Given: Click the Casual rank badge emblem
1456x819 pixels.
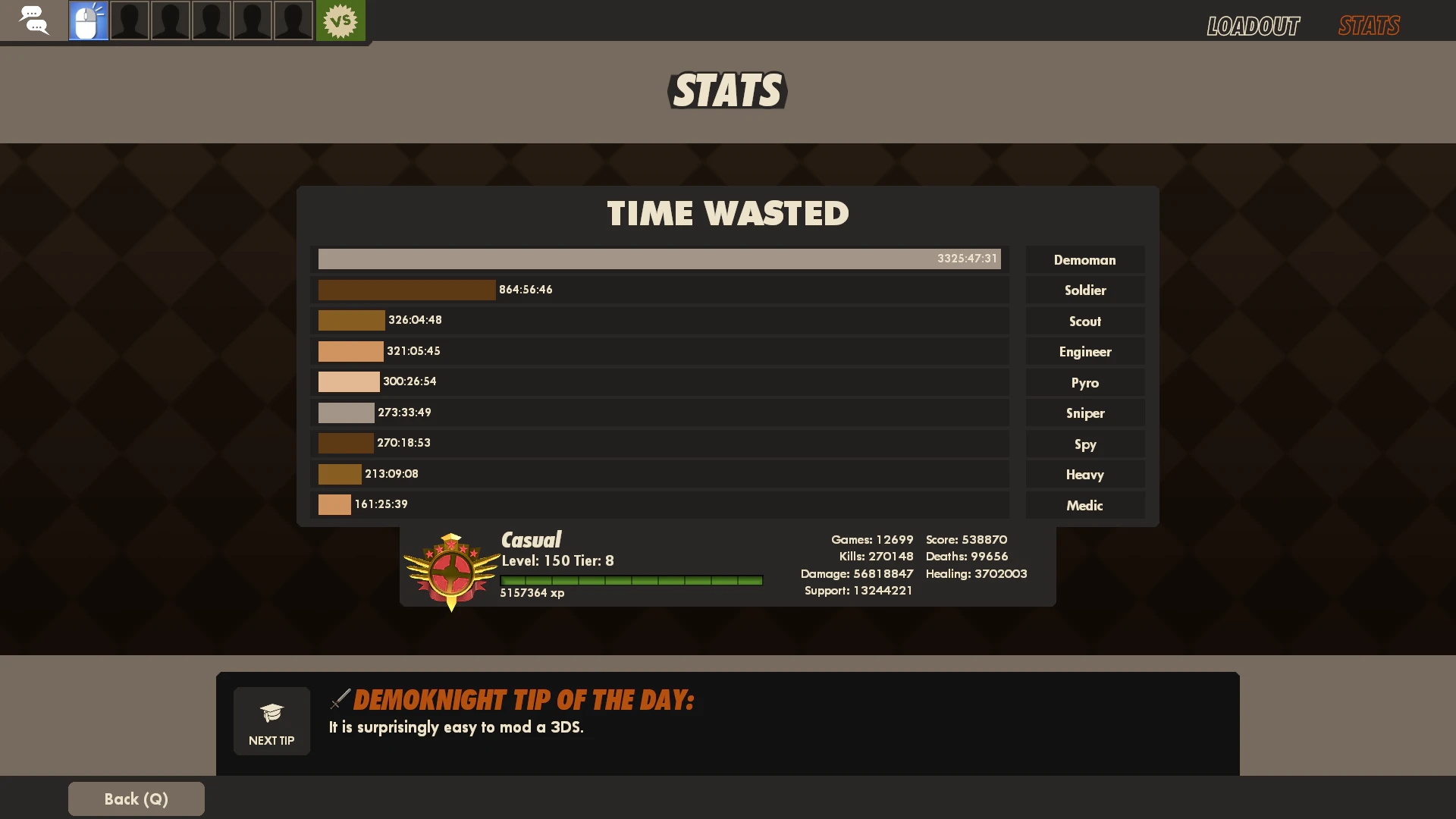Looking at the screenshot, I should [x=451, y=567].
